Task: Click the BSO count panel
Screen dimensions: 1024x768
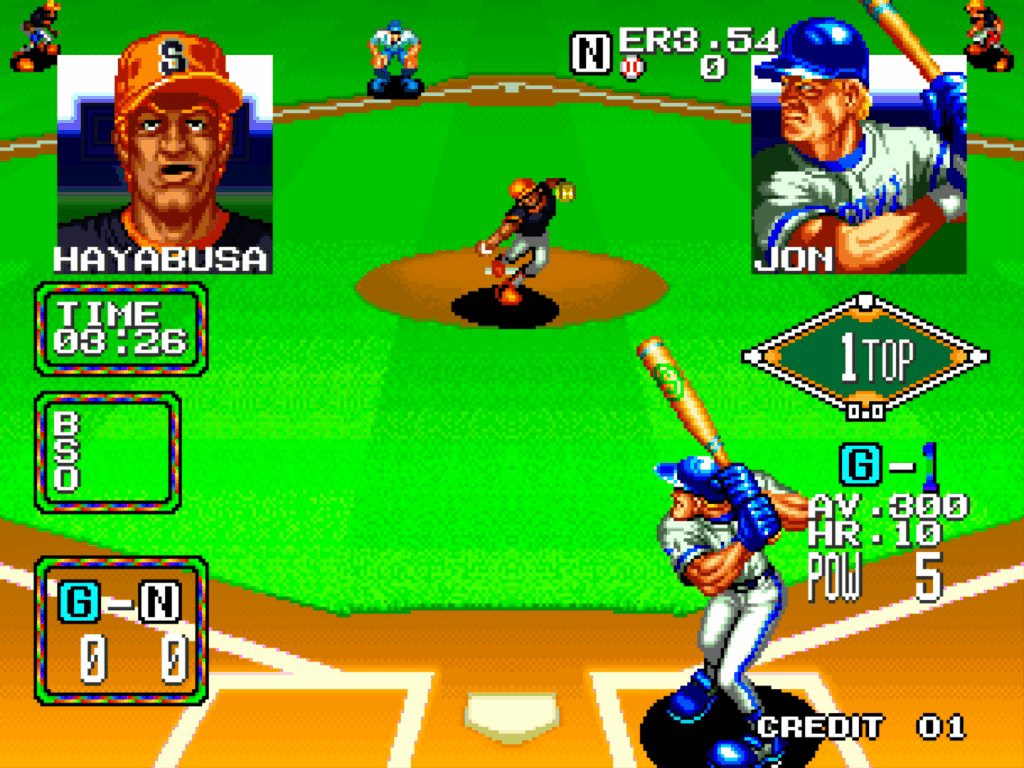Action: point(108,451)
